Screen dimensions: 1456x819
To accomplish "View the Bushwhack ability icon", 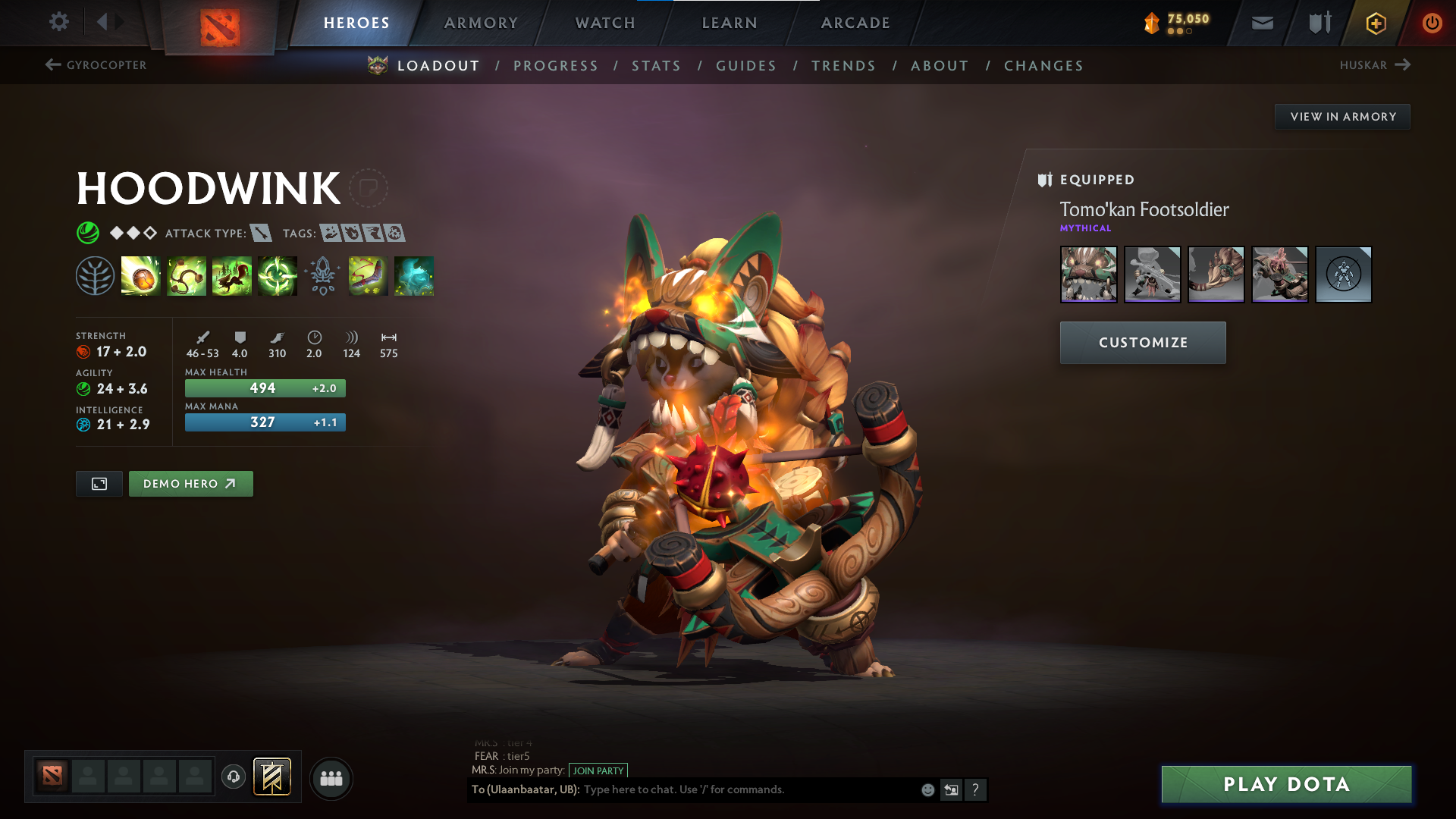I will pyautogui.click(x=187, y=276).
